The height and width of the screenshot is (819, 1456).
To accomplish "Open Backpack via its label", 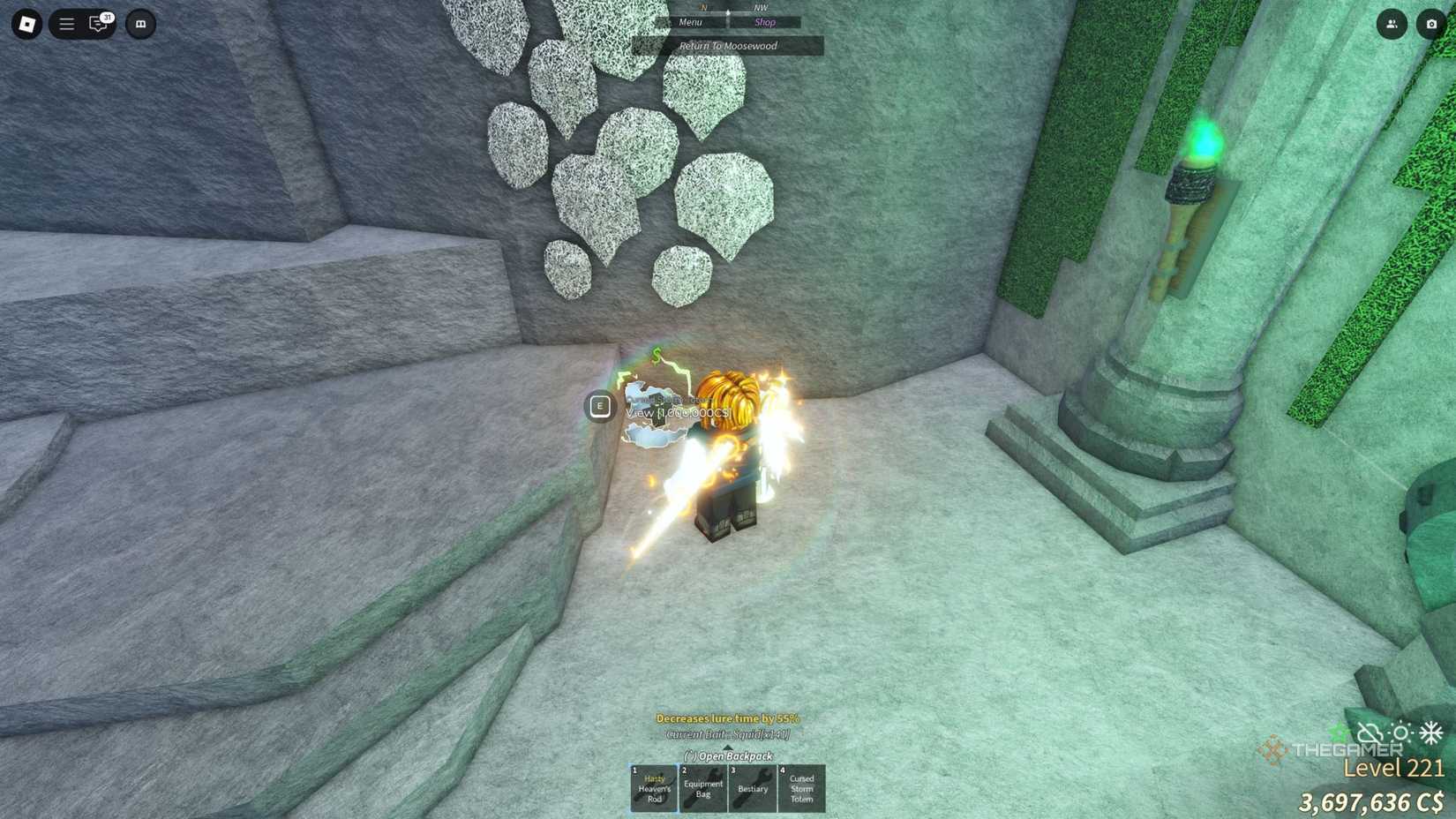I will click(x=728, y=756).
